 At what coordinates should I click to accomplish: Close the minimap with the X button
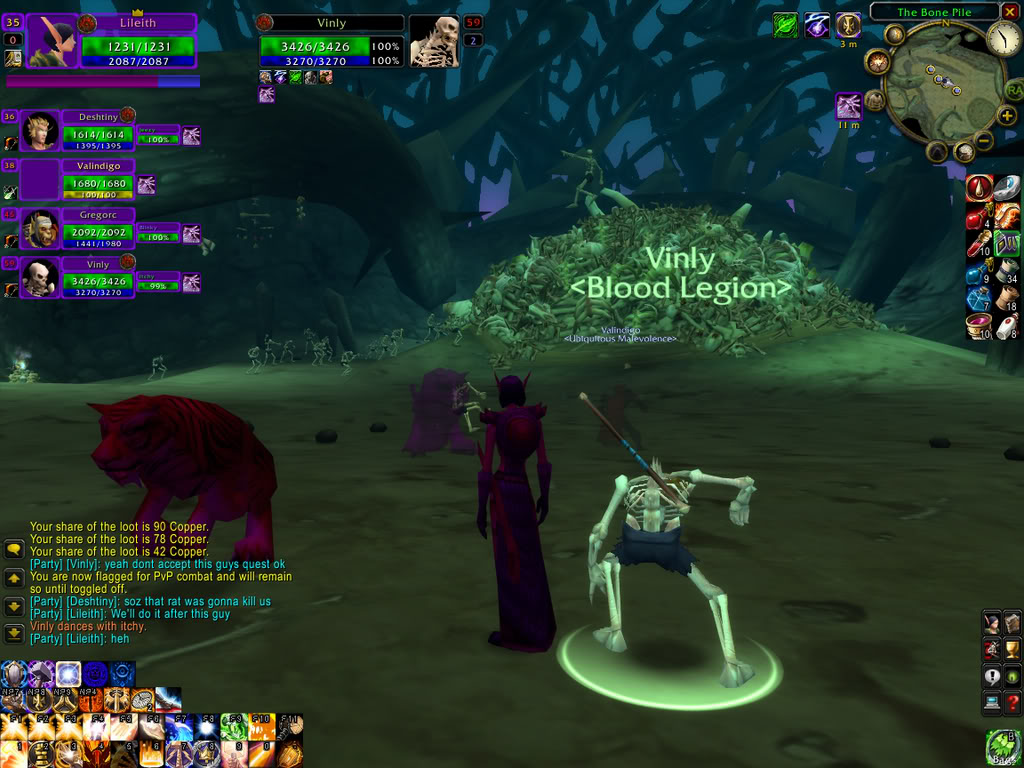tap(1010, 12)
